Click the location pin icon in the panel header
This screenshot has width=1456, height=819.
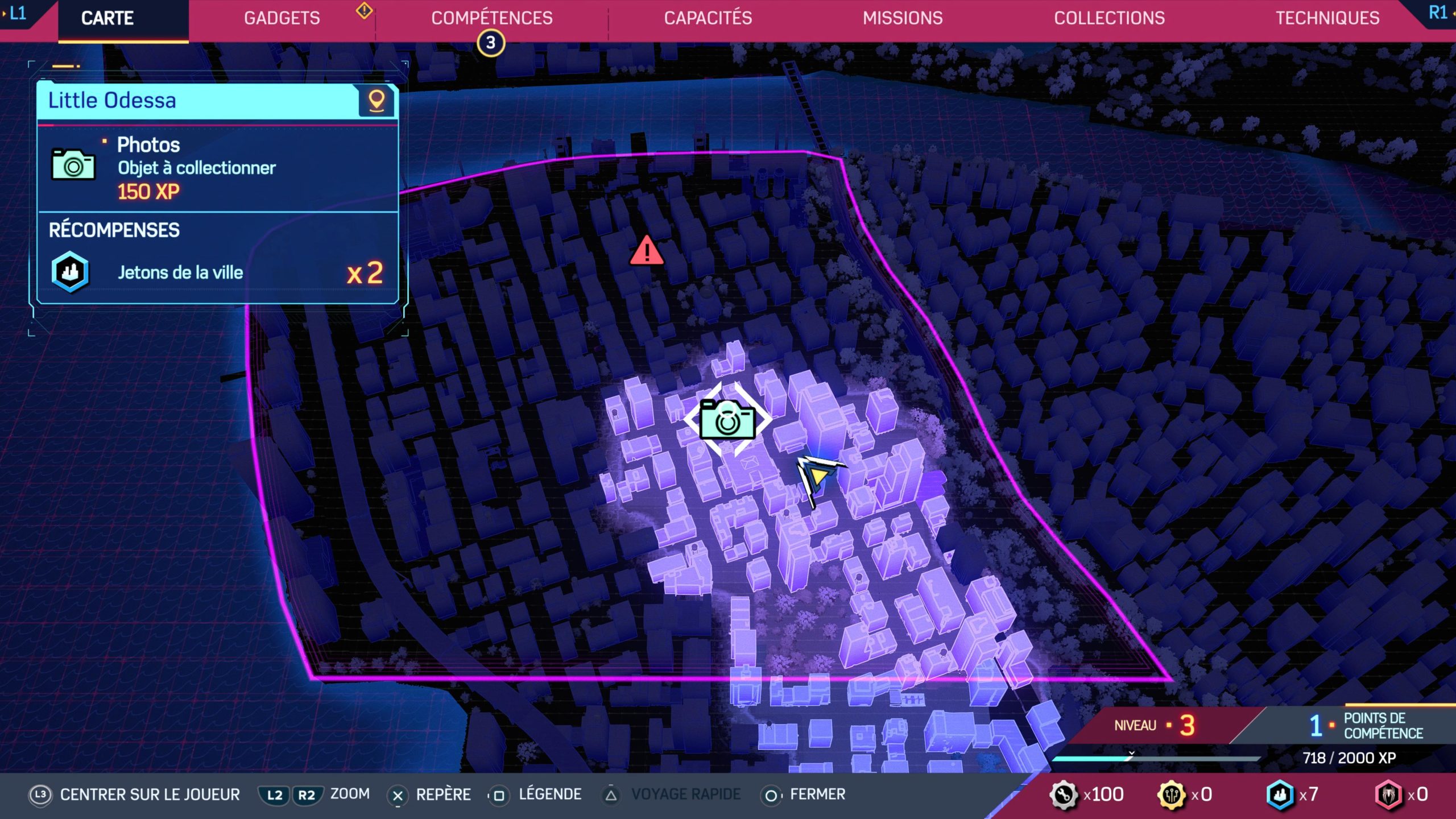(377, 101)
